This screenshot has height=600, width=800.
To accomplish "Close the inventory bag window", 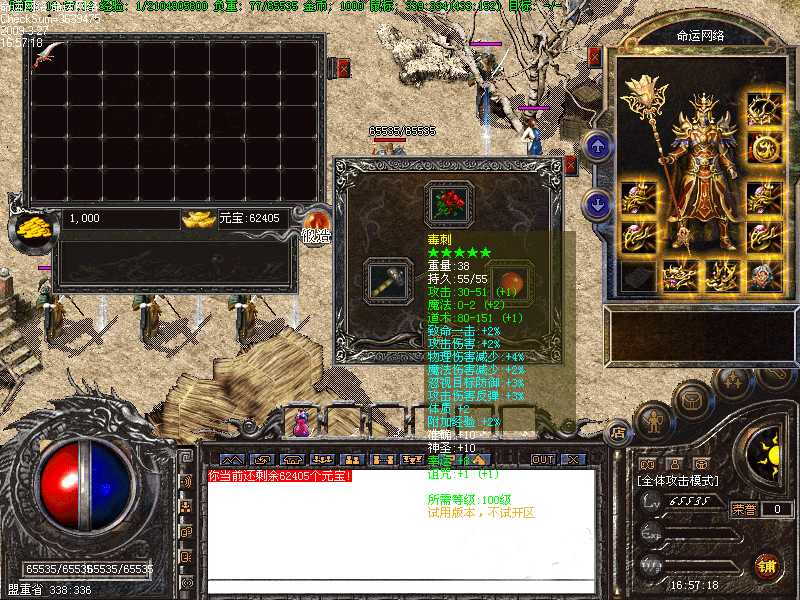I will pos(343,68).
